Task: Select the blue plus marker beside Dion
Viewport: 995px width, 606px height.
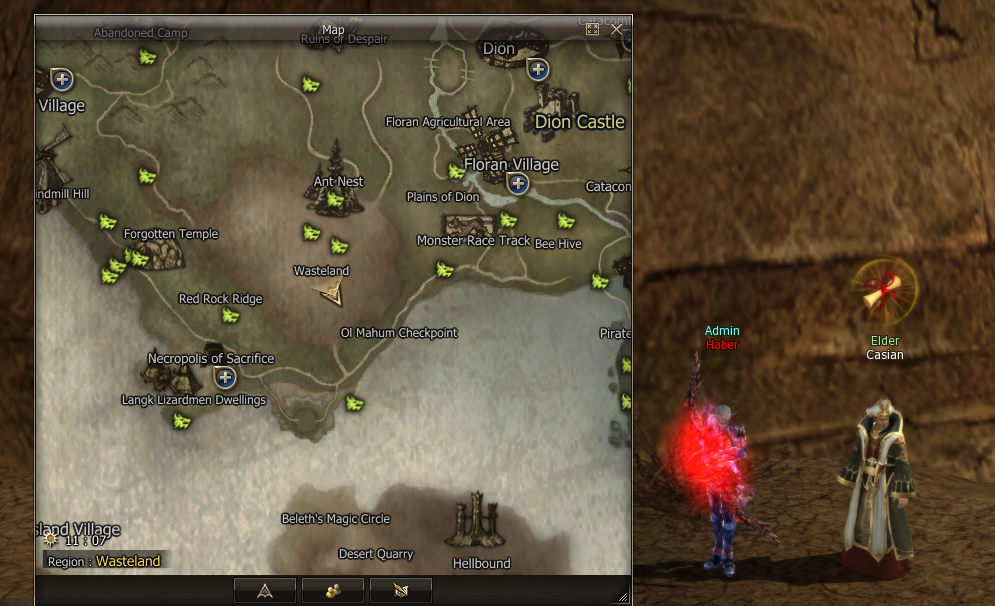Action: pos(538,69)
